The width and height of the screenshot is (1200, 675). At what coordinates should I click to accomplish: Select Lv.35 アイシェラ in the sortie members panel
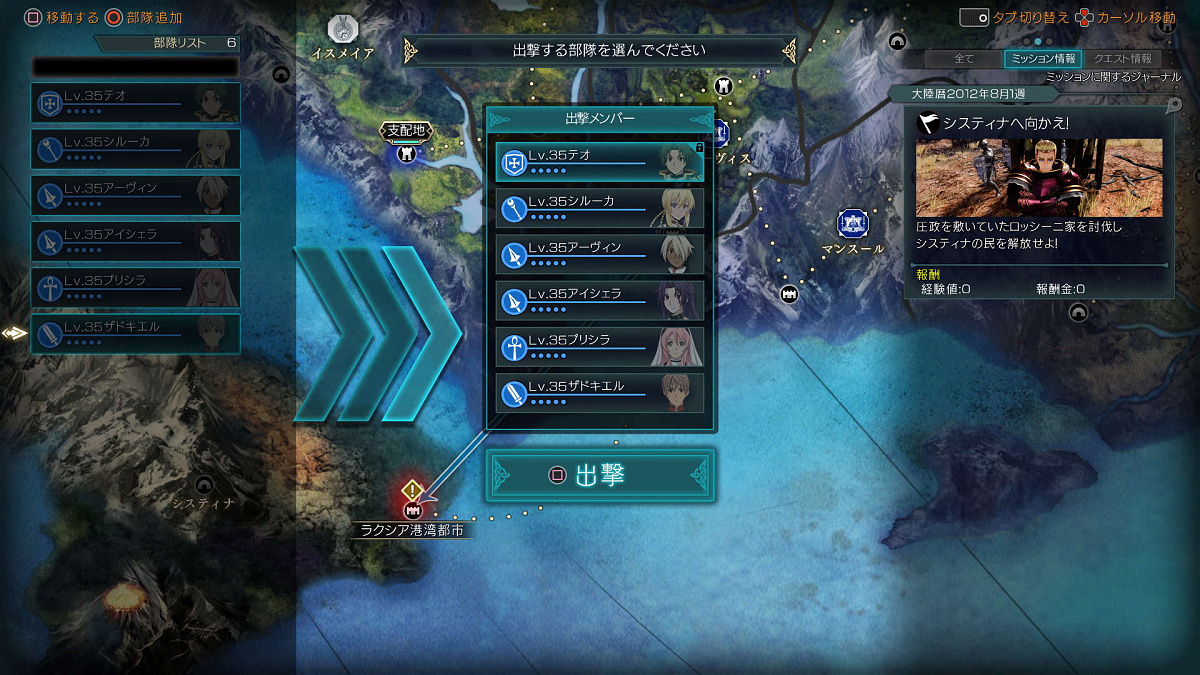(599, 300)
